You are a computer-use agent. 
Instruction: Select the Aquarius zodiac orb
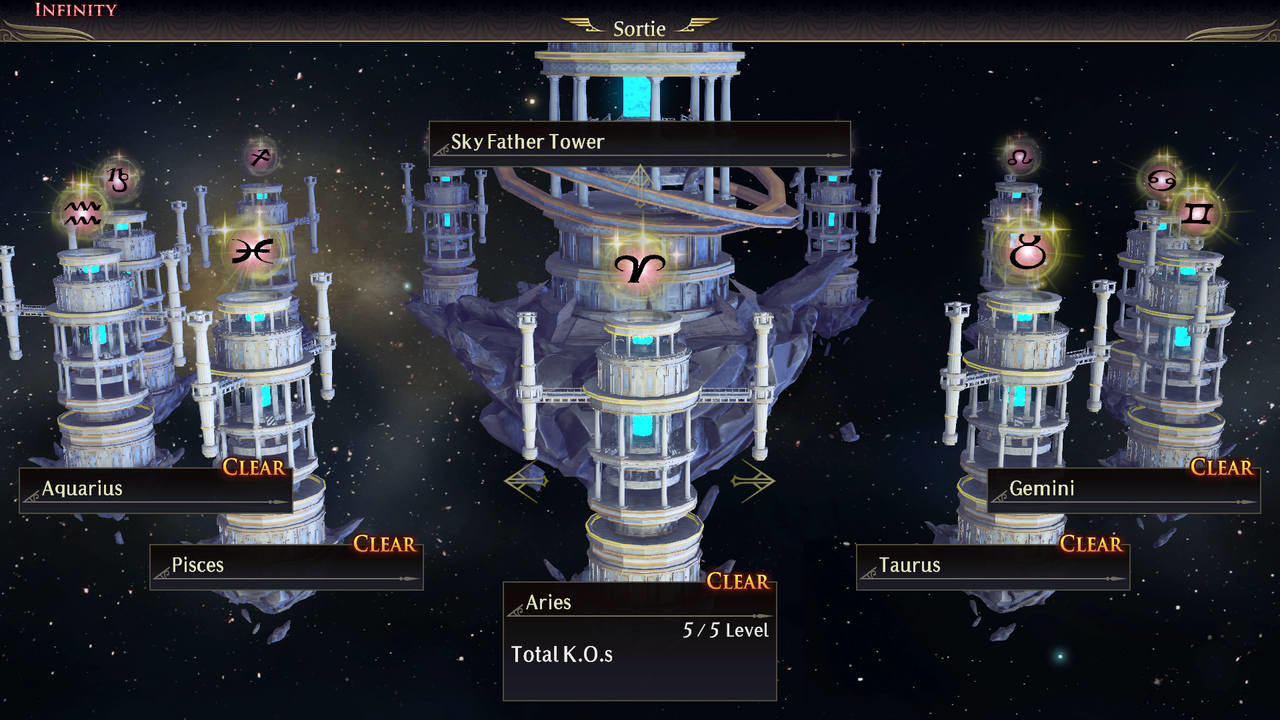tap(82, 213)
